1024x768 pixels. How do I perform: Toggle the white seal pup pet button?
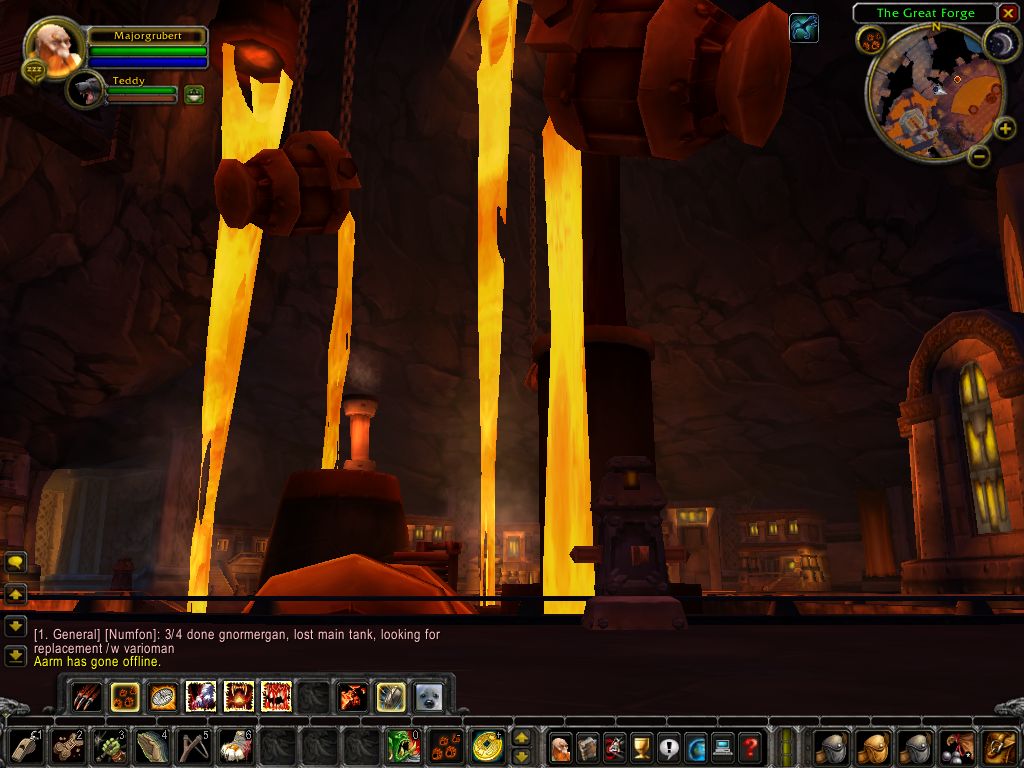point(428,696)
